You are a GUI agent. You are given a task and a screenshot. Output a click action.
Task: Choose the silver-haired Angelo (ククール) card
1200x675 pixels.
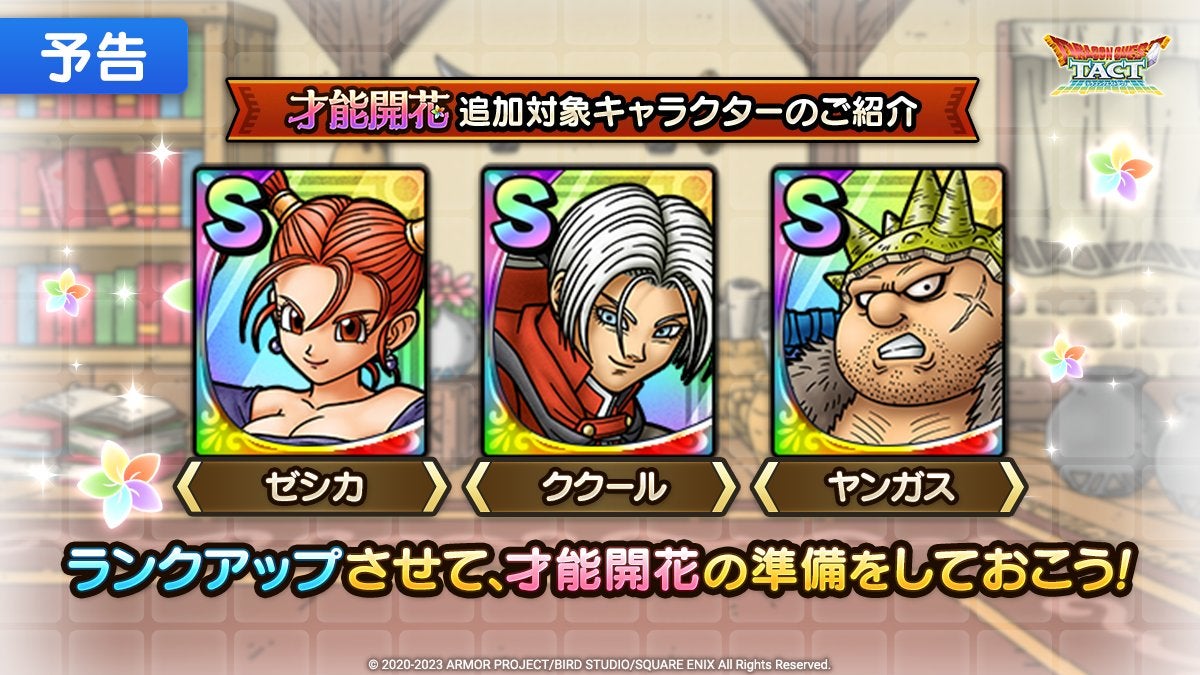[599, 311]
